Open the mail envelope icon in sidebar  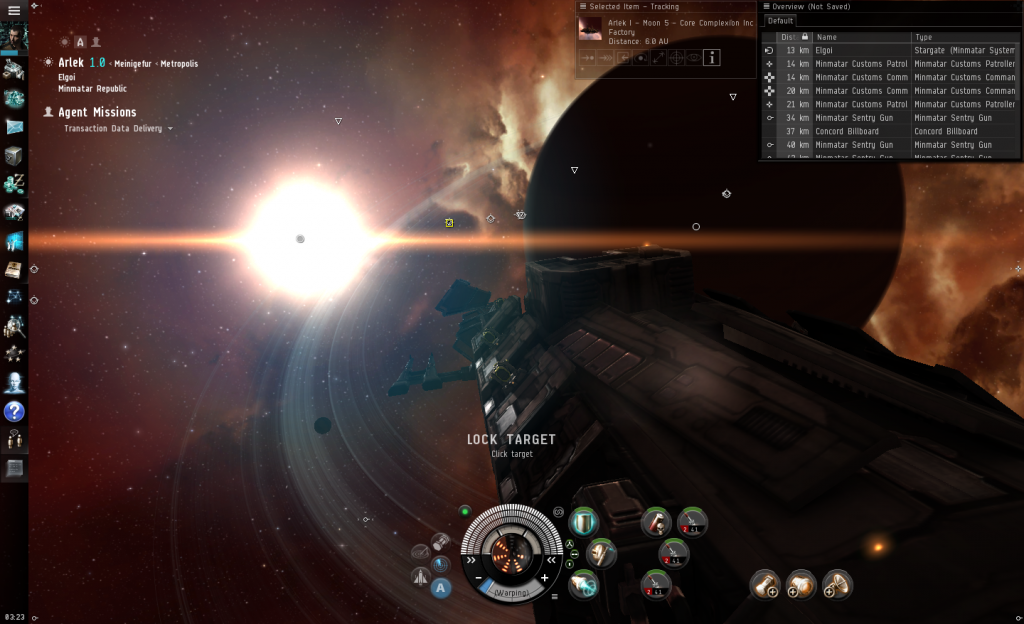14,127
